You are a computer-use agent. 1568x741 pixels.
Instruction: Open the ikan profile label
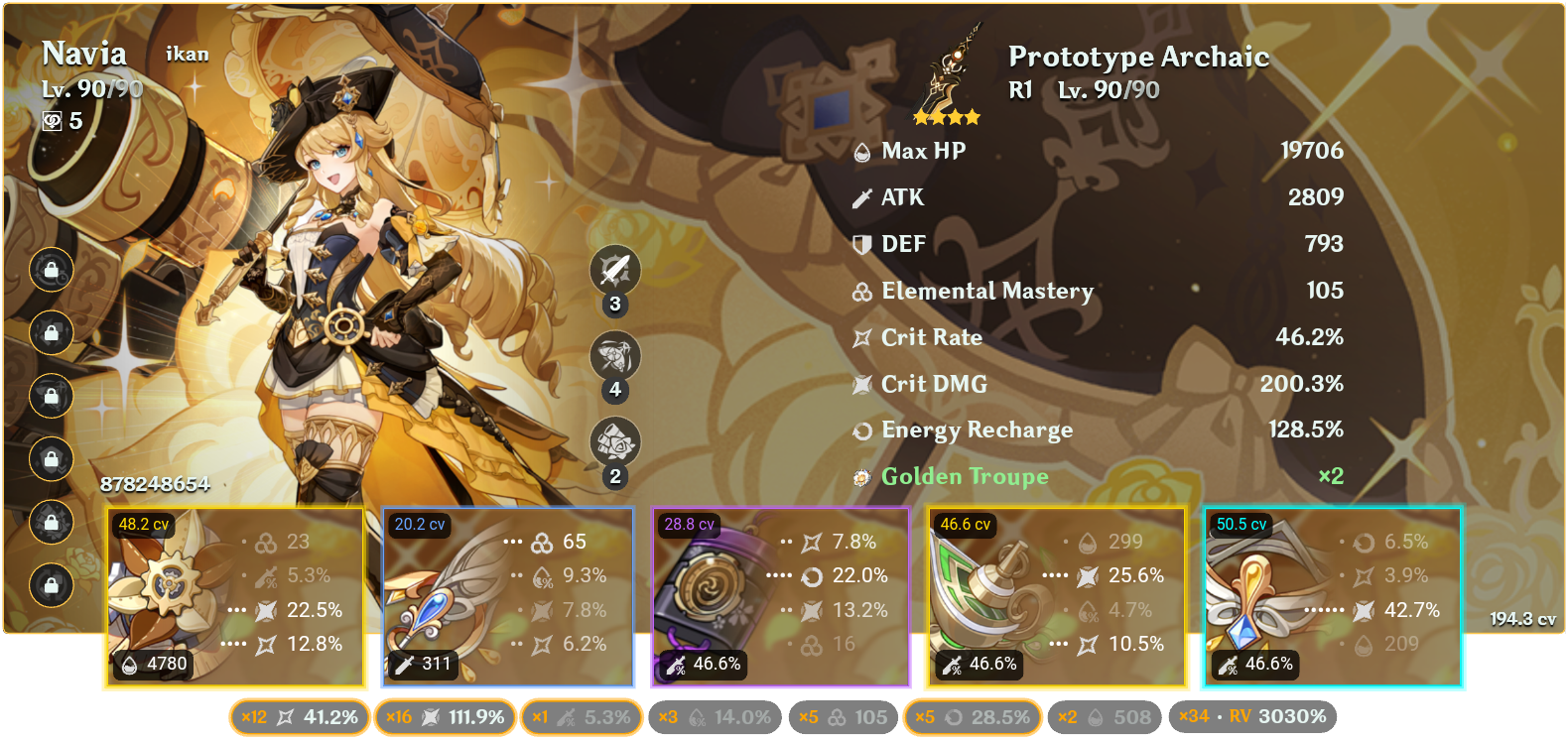tap(187, 55)
